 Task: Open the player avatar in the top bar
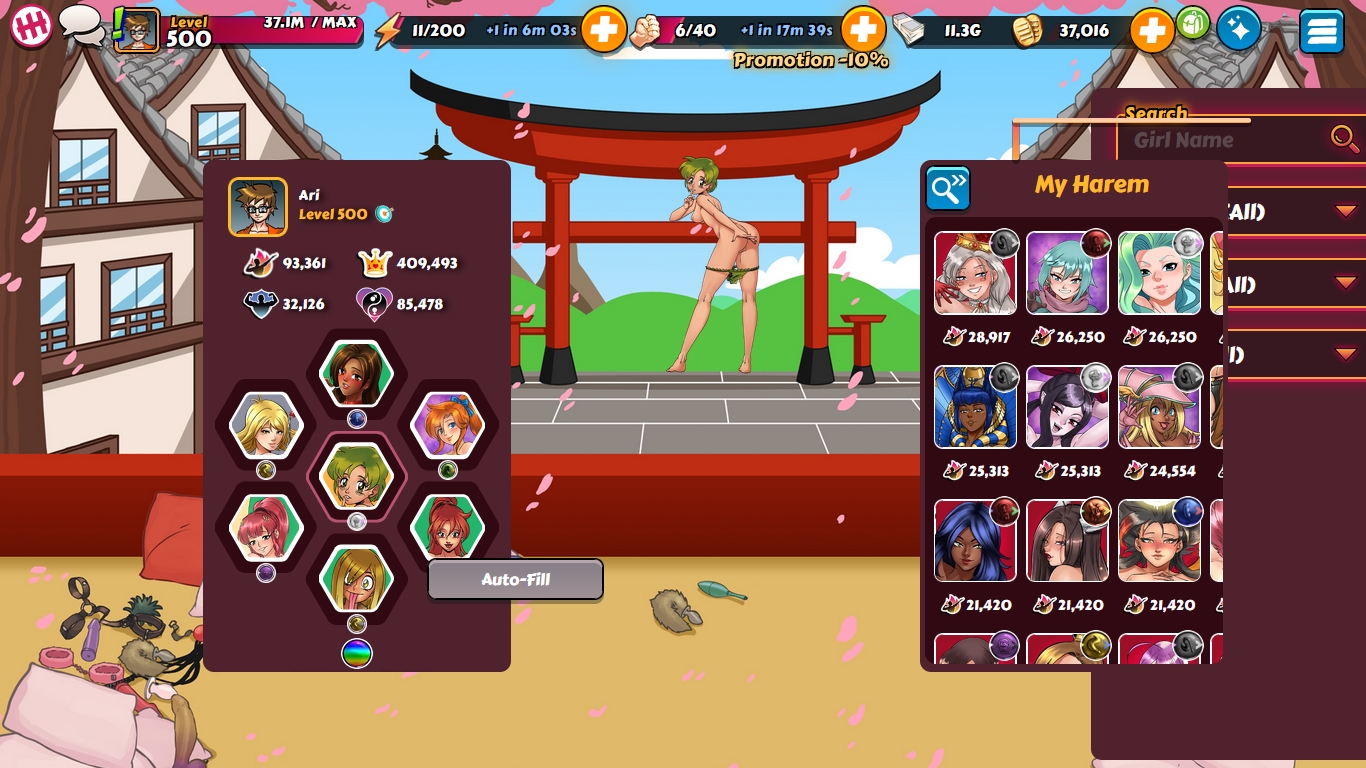pyautogui.click(x=137, y=30)
